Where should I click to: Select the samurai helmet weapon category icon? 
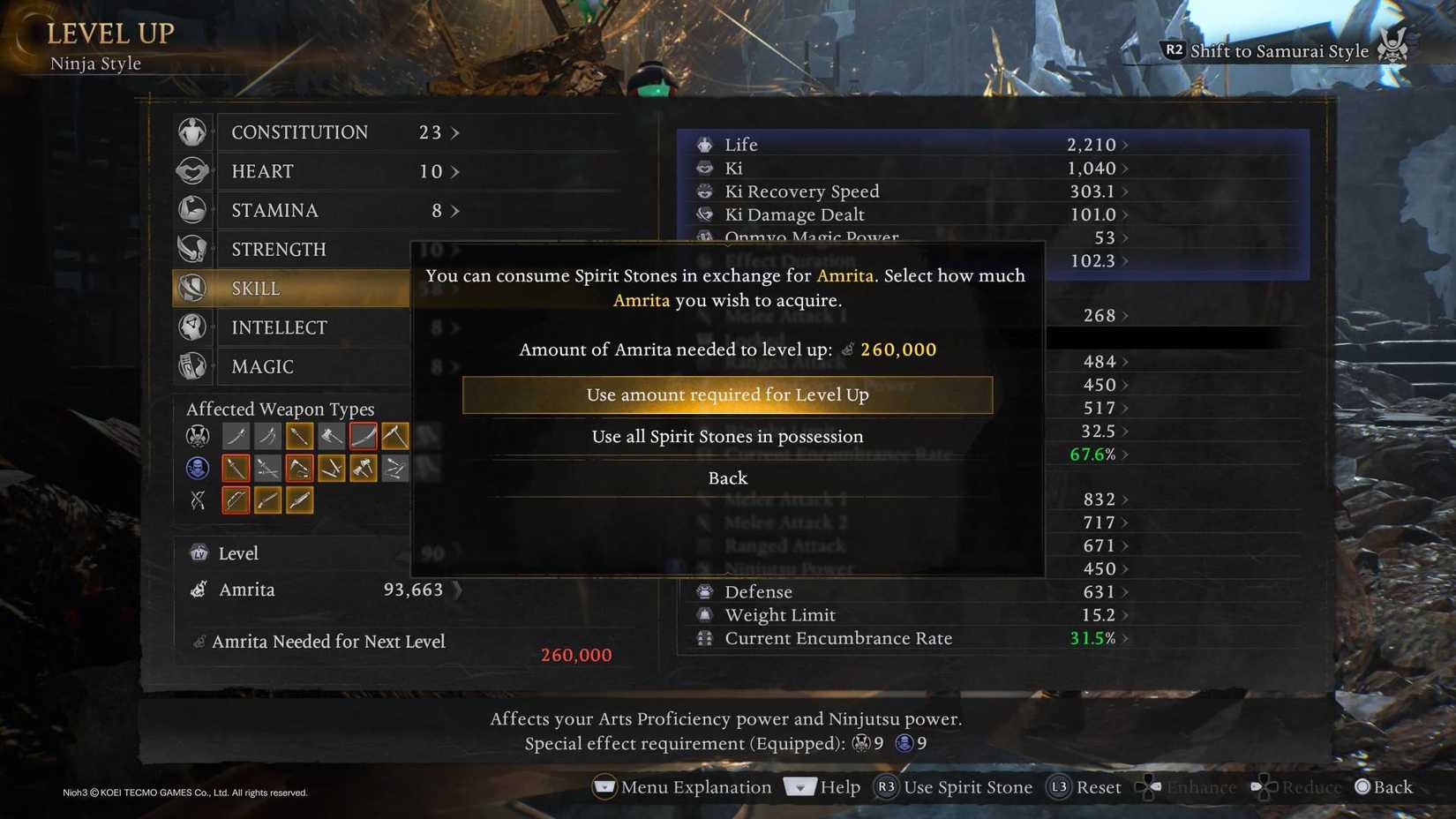point(196,435)
